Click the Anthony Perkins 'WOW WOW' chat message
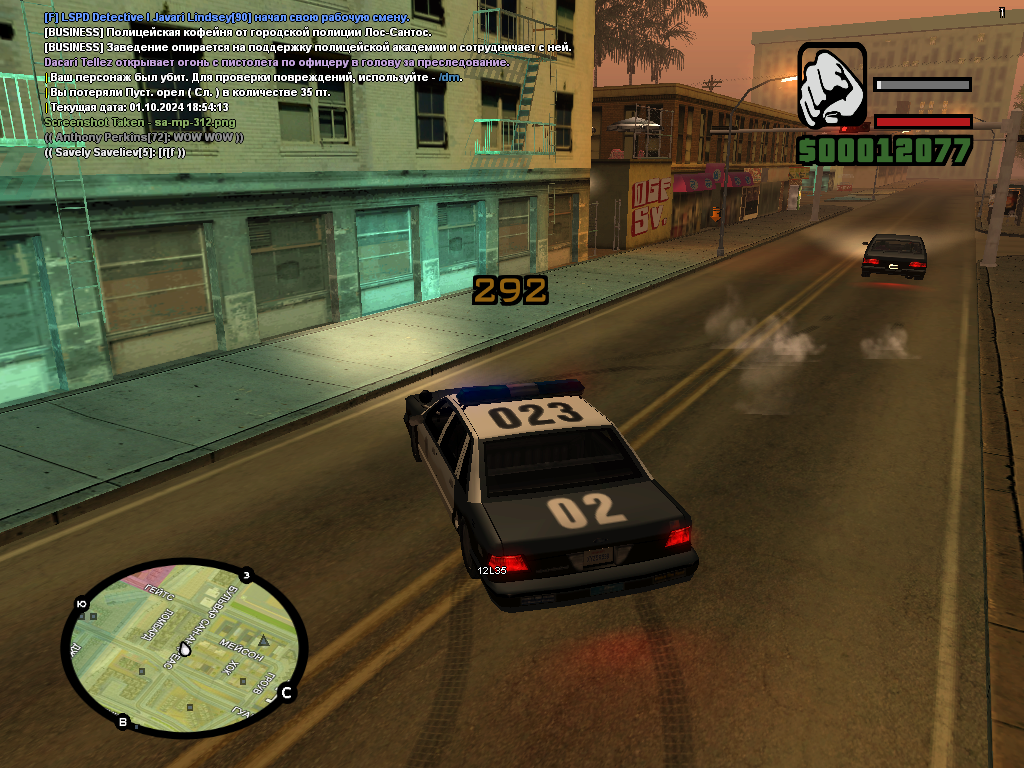The width and height of the screenshot is (1024, 768). coord(144,136)
